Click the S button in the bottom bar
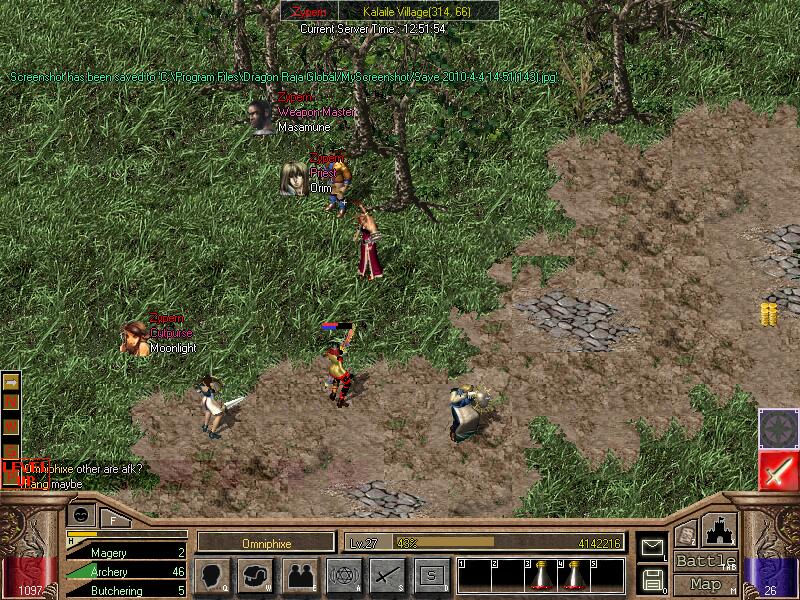 coord(431,575)
